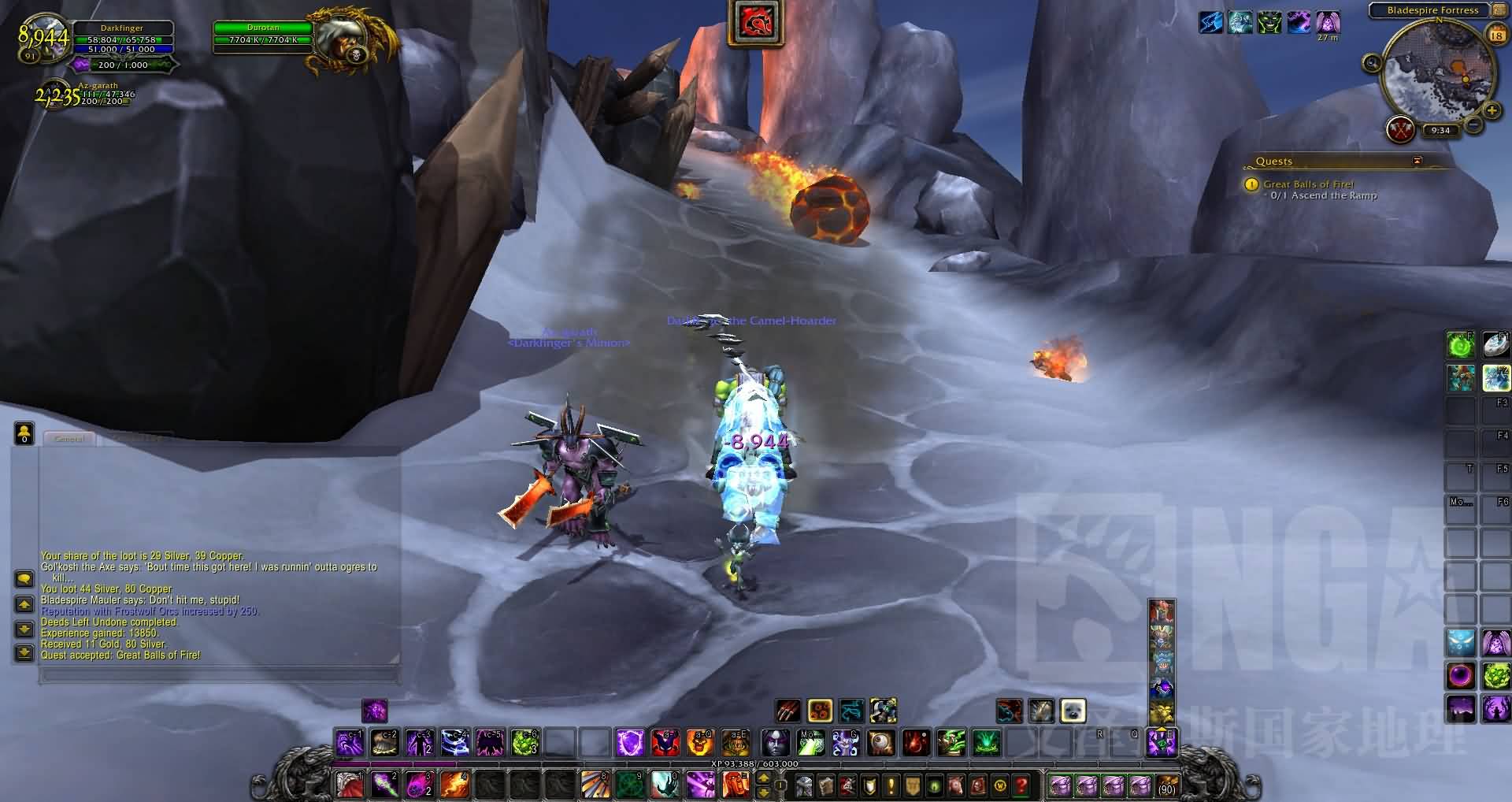Open the friends list button above chat
This screenshot has width=1512, height=802.
(x=24, y=433)
